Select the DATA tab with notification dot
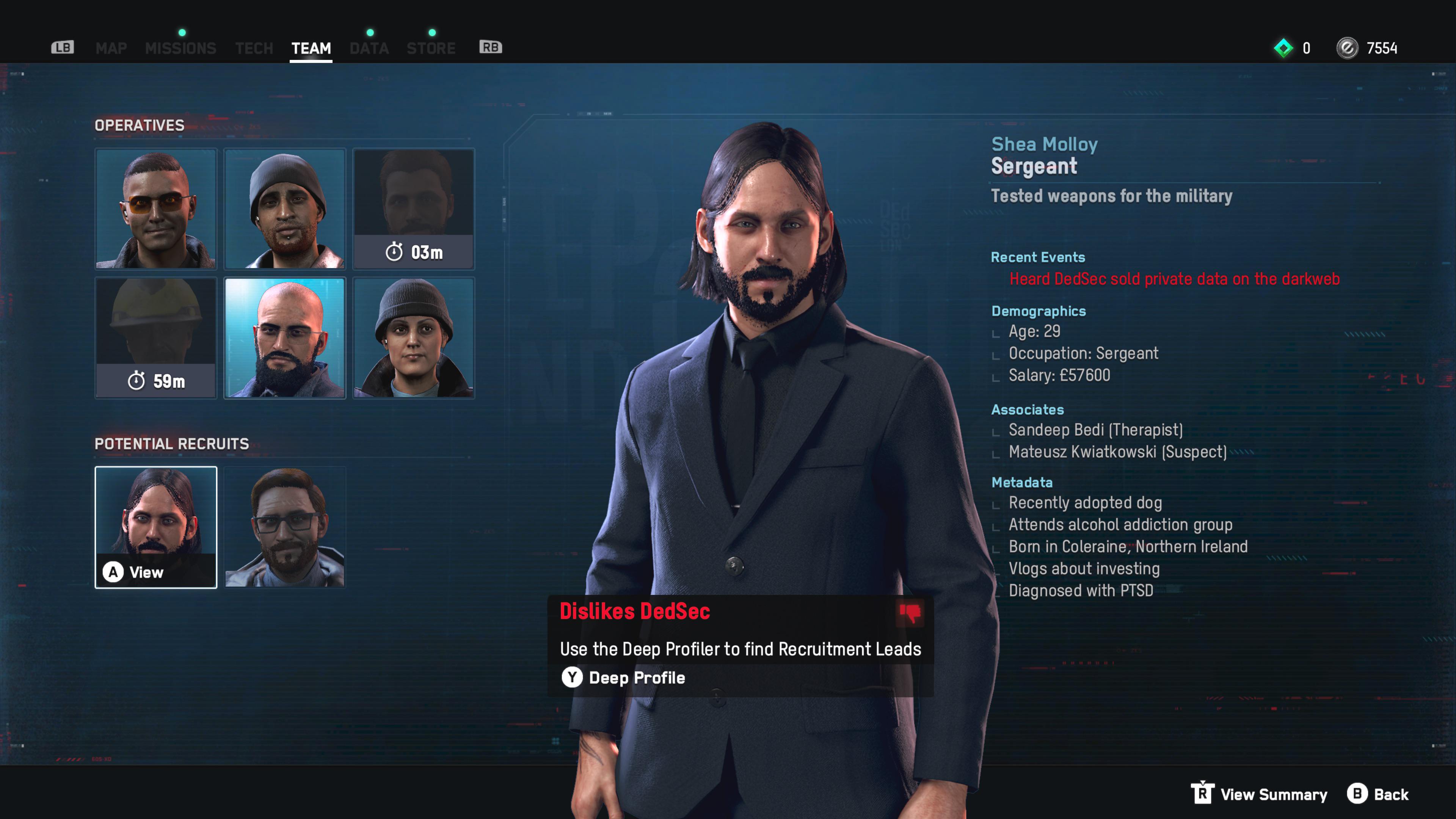The height and width of the screenshot is (819, 1456). 369,47
